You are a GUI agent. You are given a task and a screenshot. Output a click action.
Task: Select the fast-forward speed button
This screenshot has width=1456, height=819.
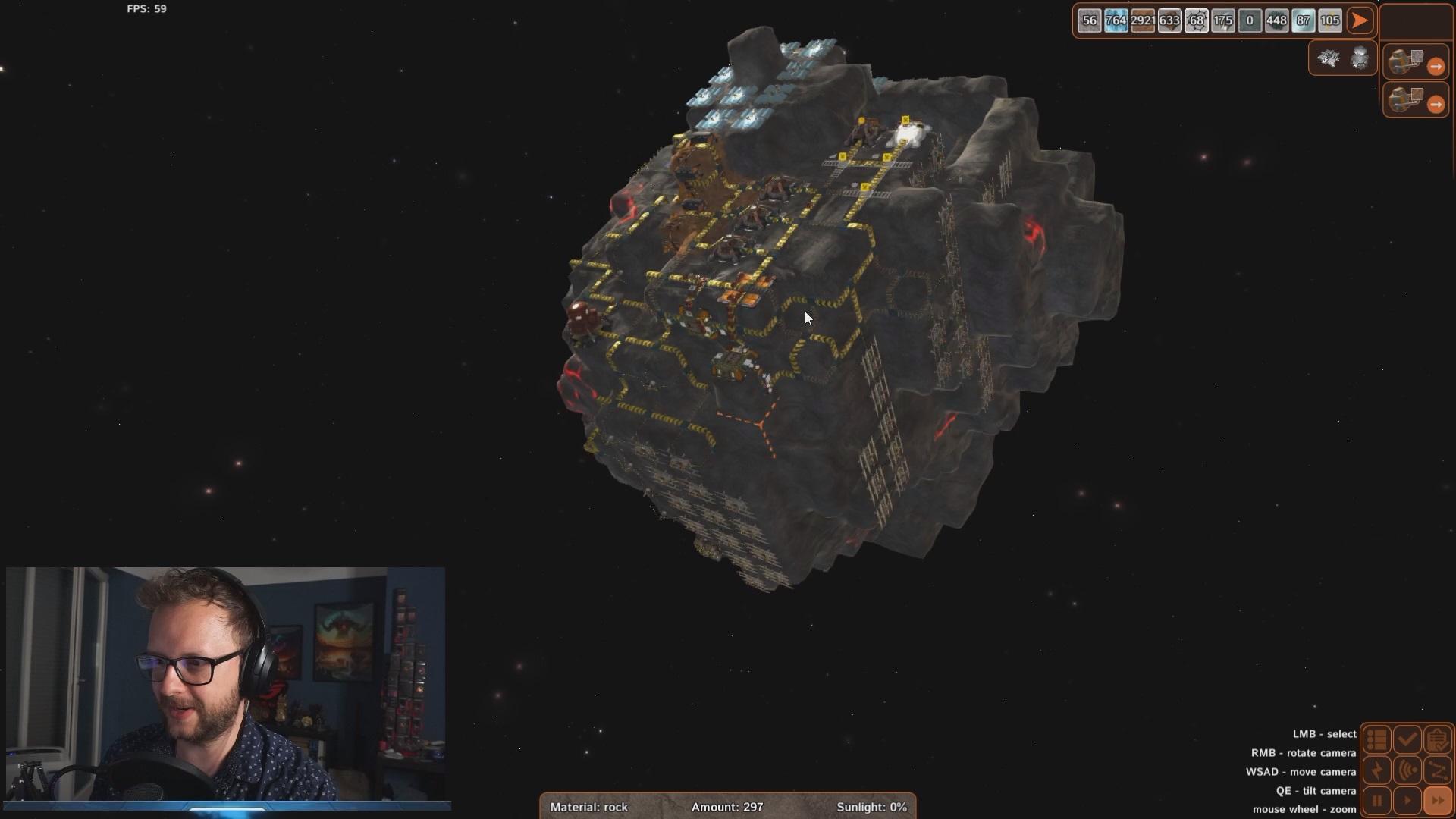(1437, 801)
